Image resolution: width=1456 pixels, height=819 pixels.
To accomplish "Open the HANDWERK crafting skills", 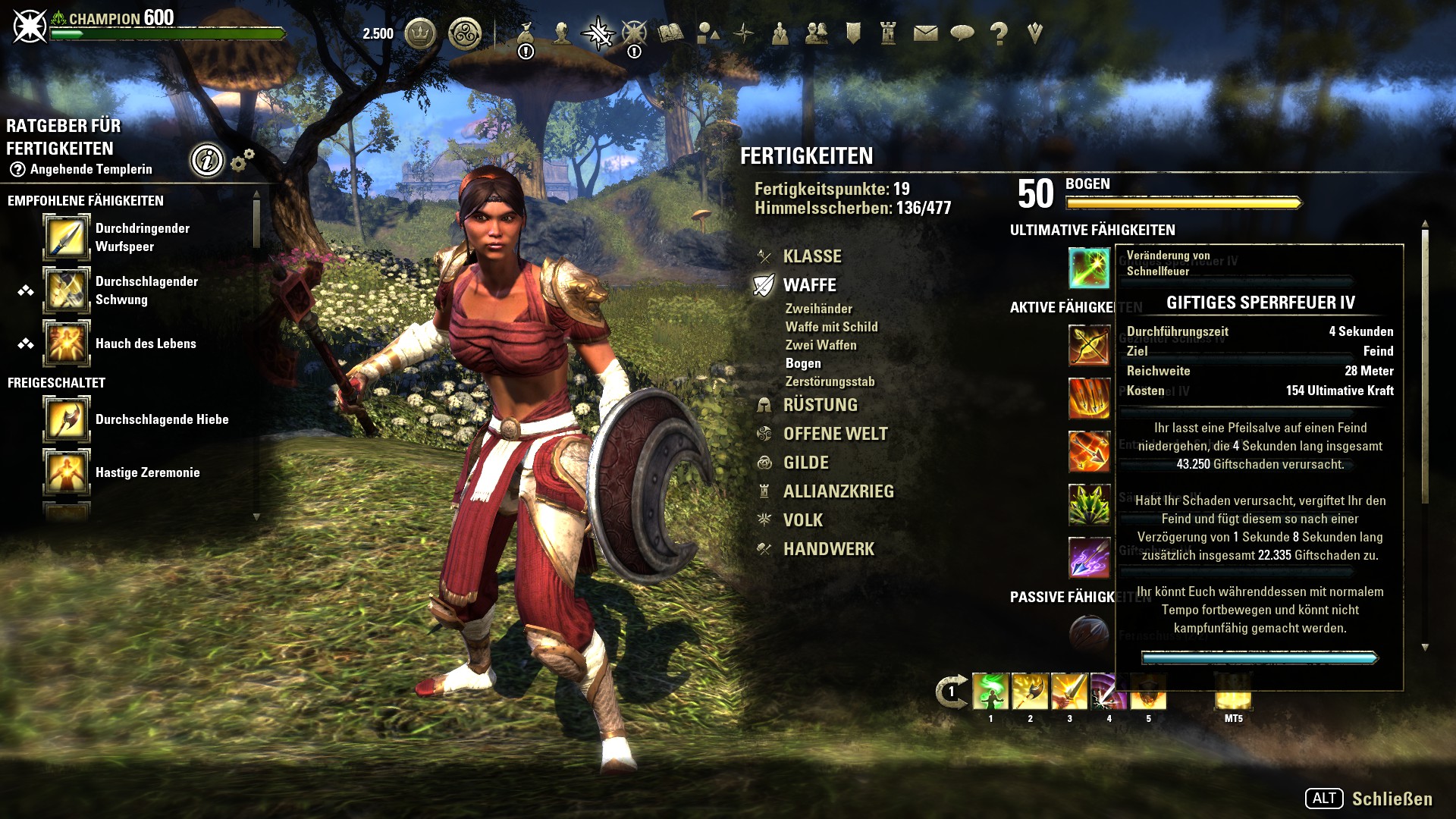I will (x=828, y=549).
